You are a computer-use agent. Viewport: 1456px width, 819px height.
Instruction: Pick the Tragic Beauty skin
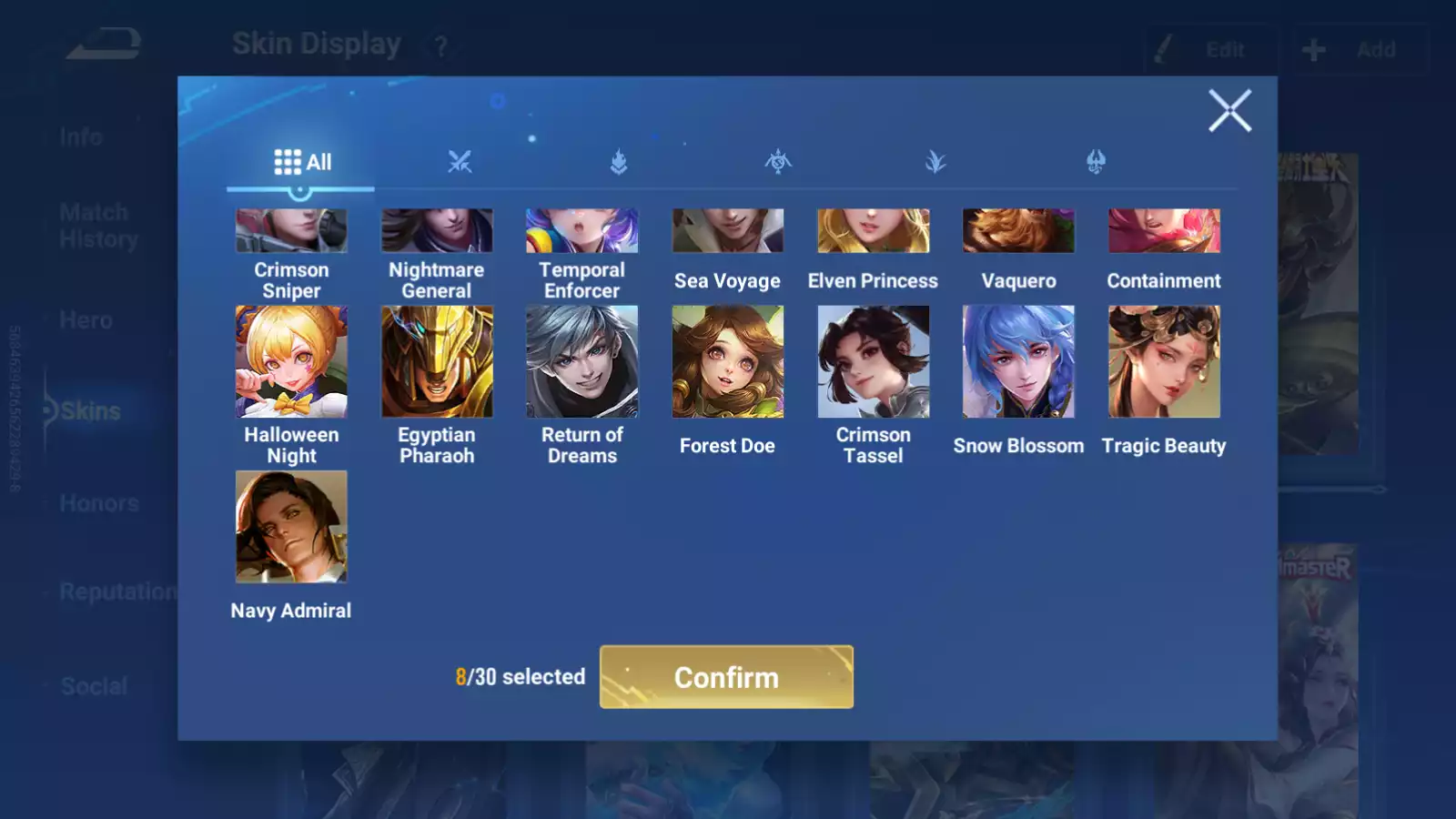click(x=1164, y=362)
